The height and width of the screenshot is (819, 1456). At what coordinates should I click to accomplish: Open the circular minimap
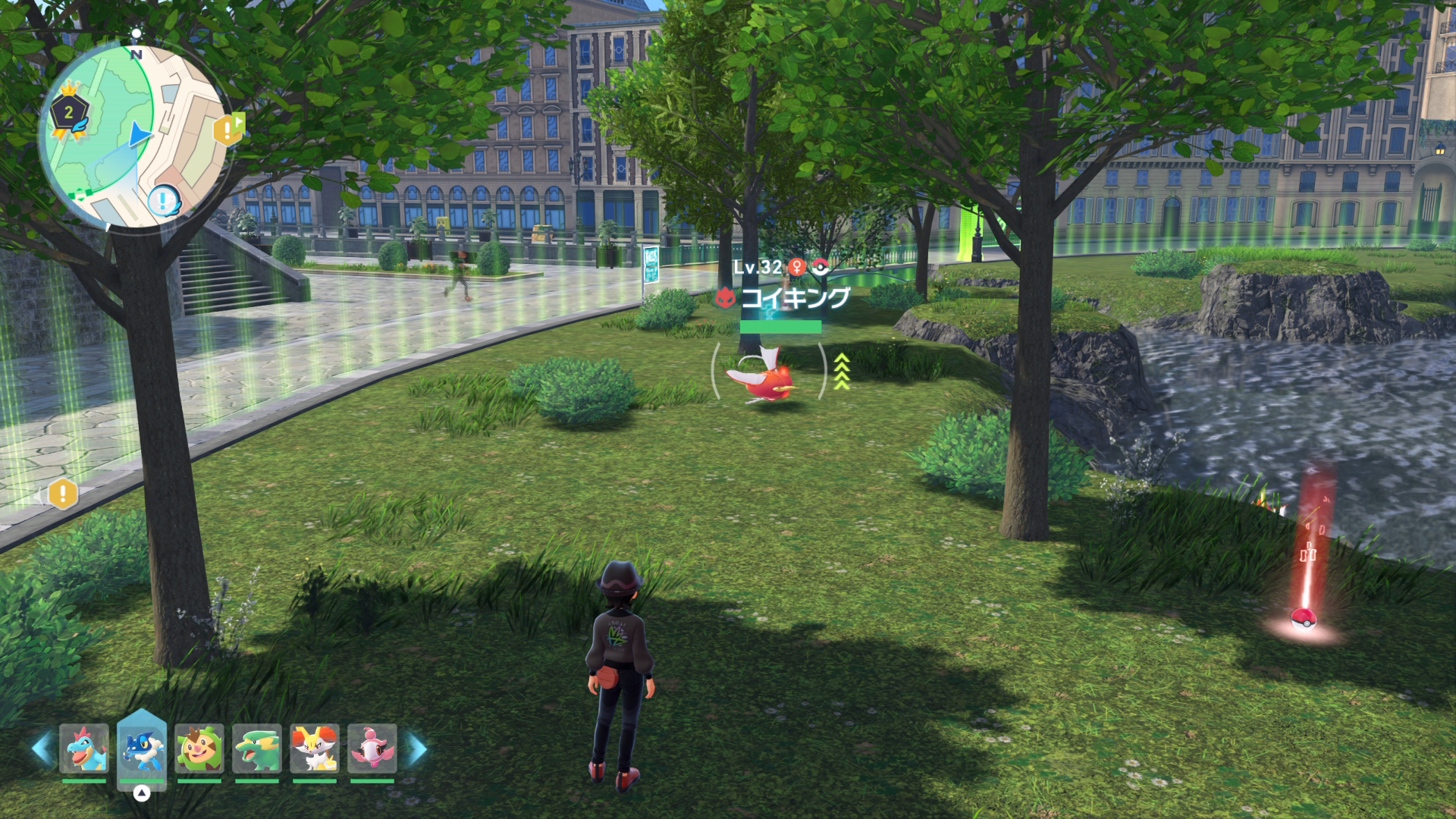pos(135,136)
